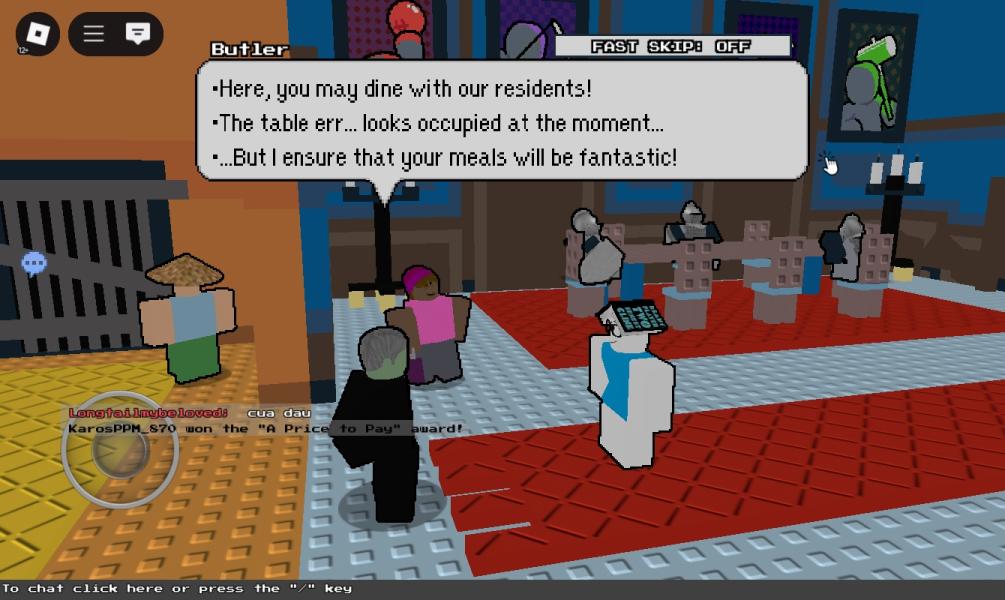Advance the Butler's dialogue box

501,122
